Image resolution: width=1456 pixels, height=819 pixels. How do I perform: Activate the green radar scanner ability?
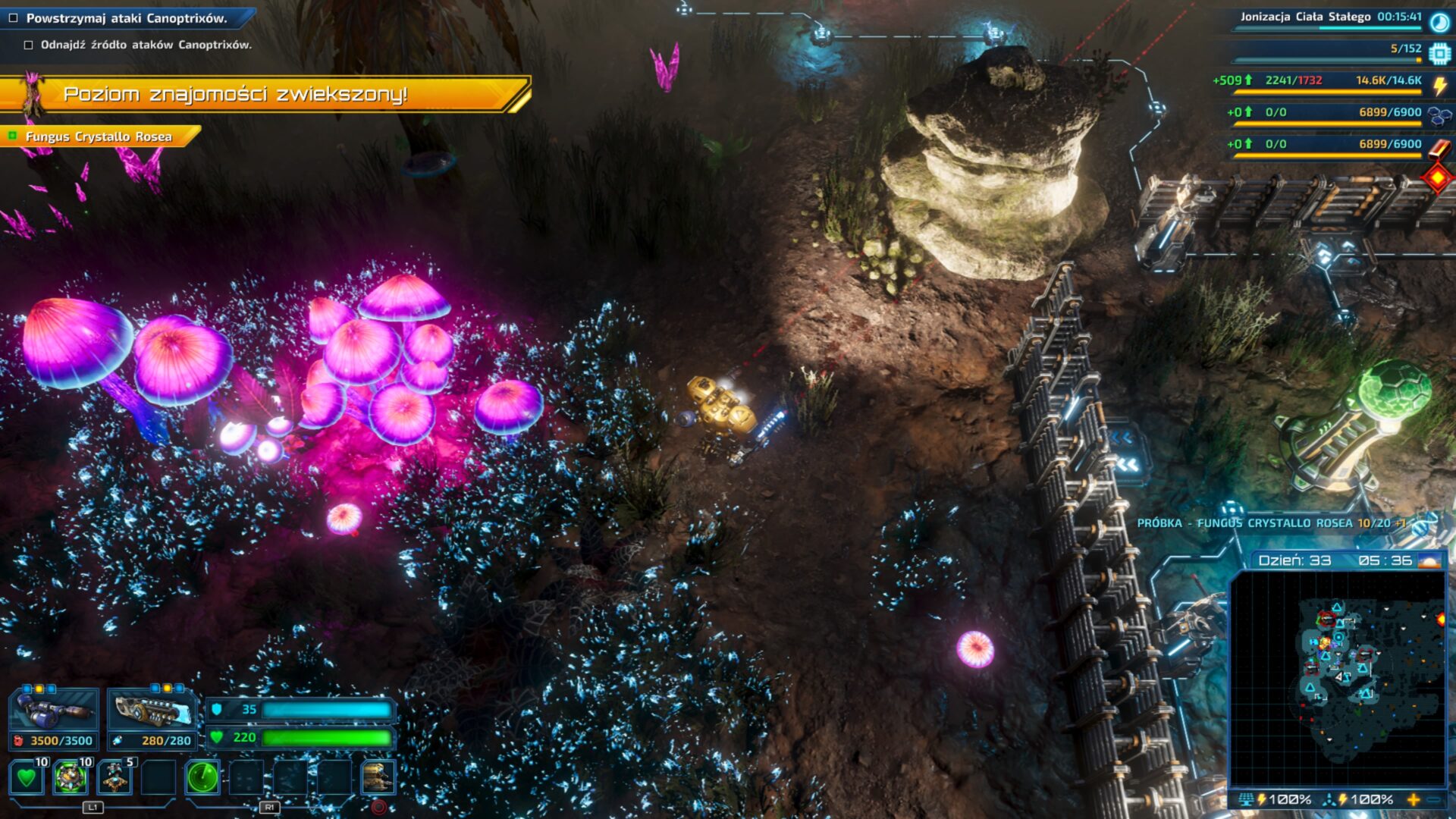tap(202, 777)
